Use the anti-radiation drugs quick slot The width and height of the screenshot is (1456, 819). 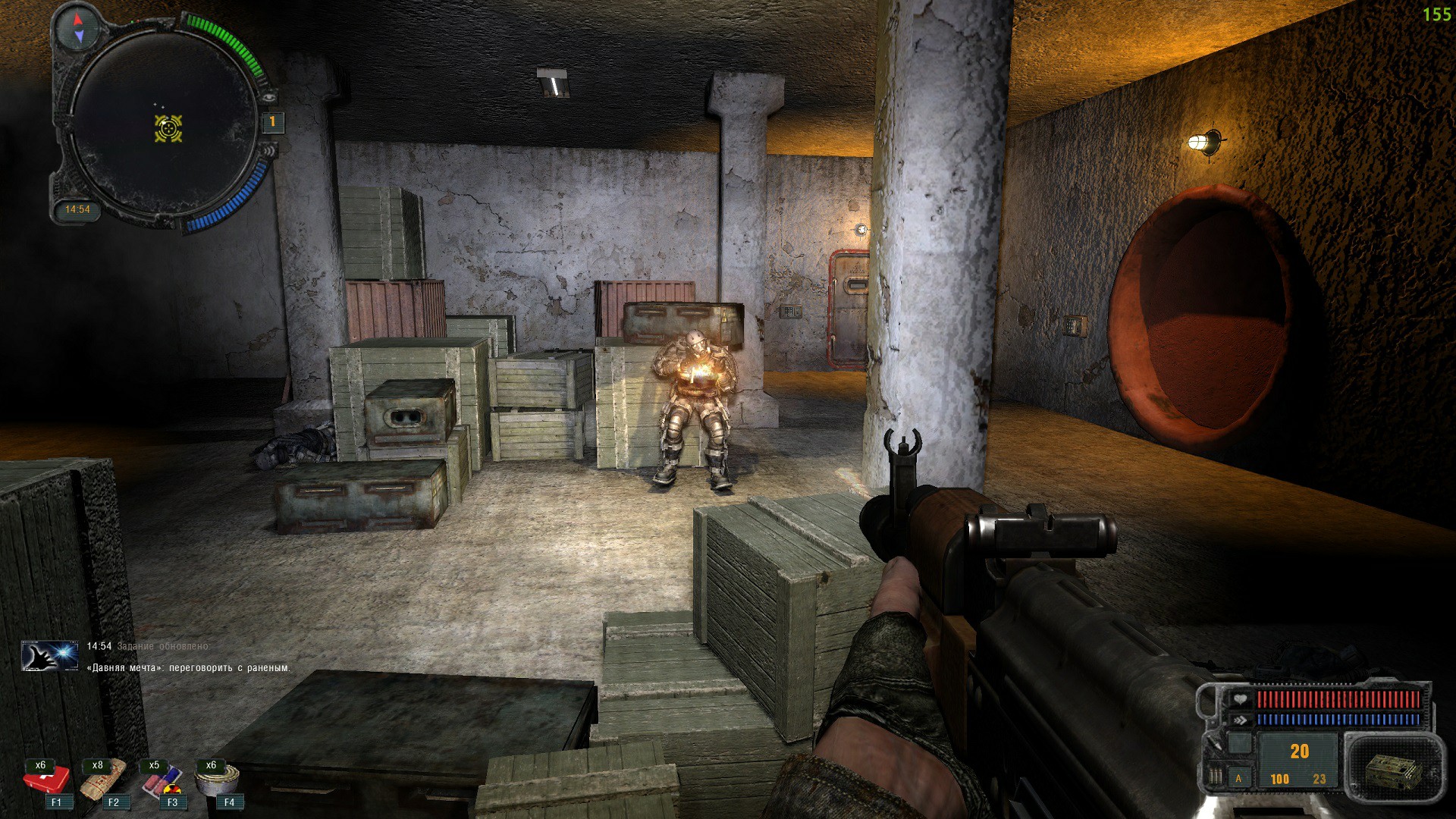[161, 780]
